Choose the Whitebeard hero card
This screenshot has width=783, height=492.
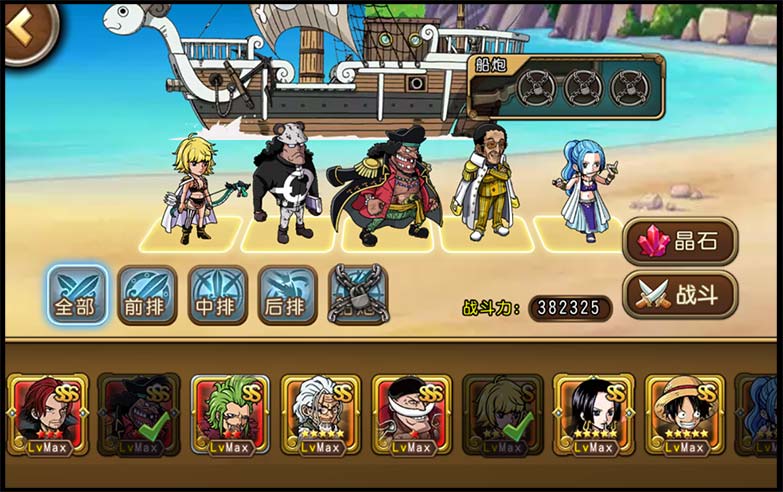412,414
